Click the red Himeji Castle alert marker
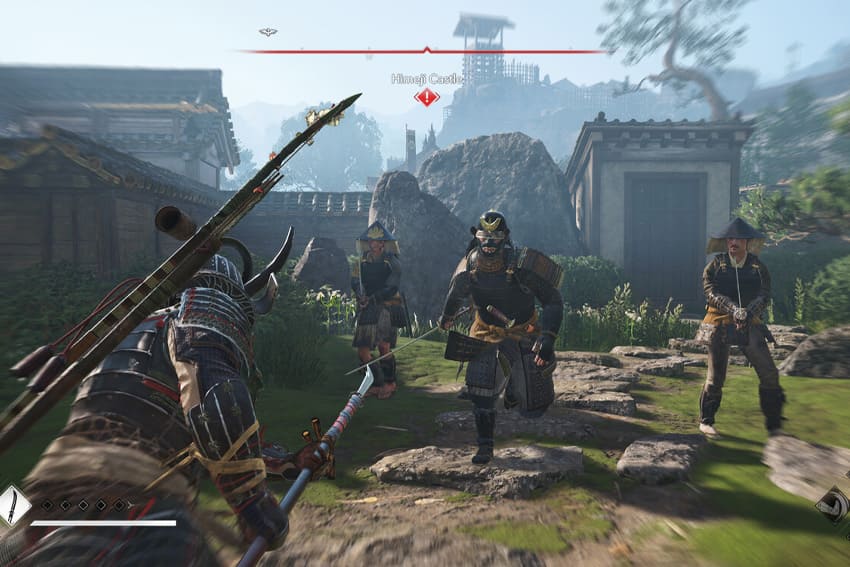 [427, 97]
